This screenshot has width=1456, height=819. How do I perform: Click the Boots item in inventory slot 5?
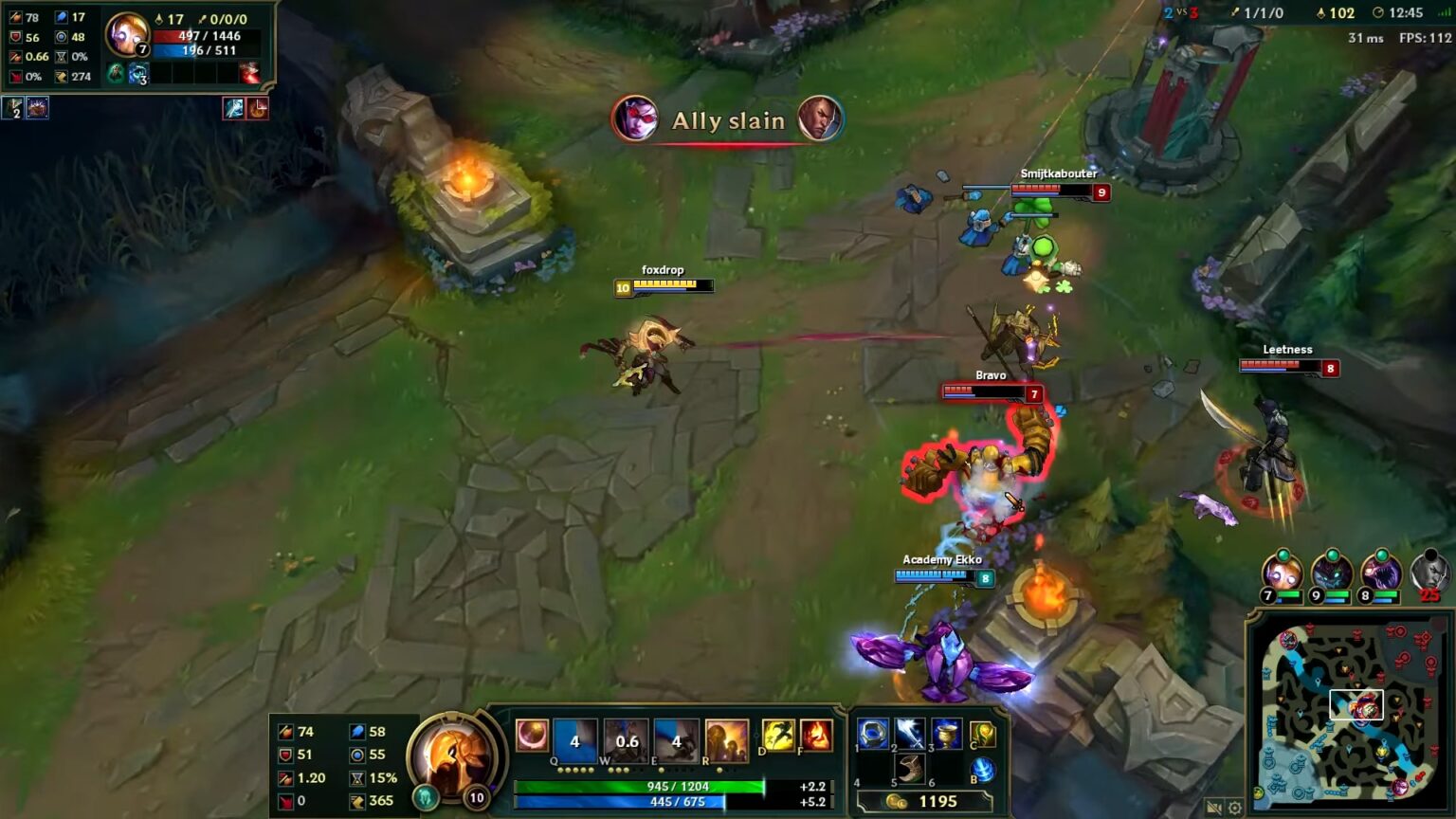pos(908,771)
